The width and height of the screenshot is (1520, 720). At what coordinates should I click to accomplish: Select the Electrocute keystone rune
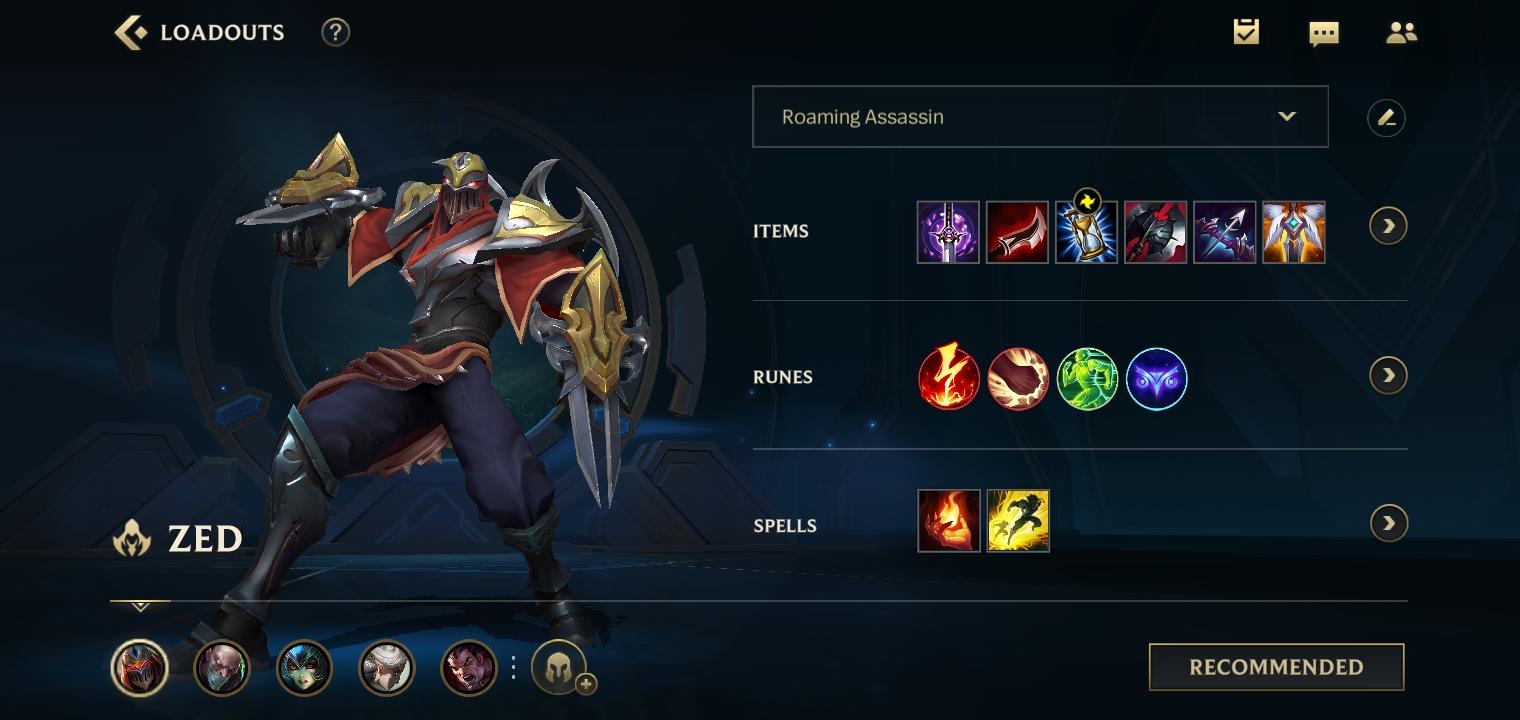948,378
